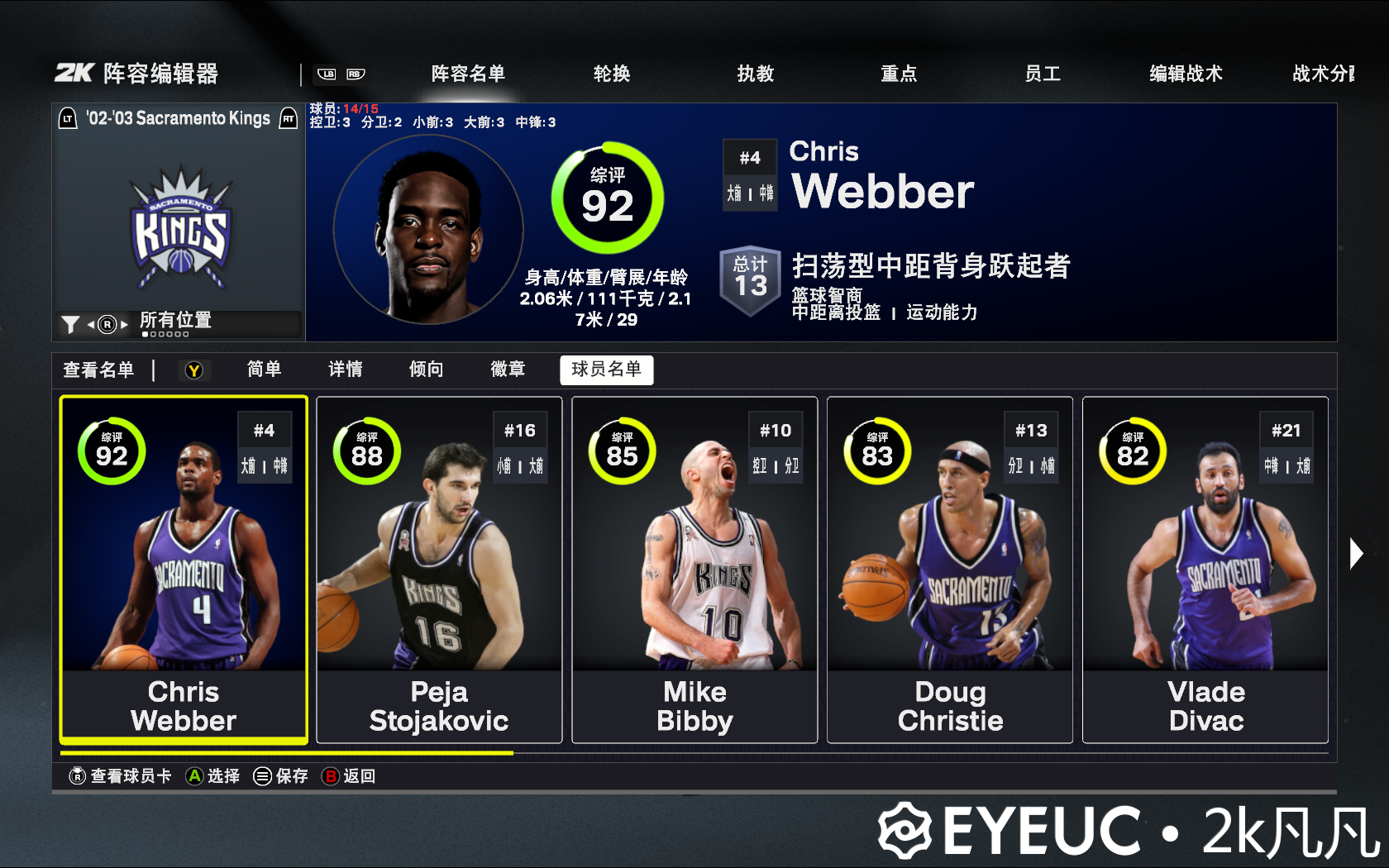Pick the Mike Bibby player card
The width and height of the screenshot is (1389, 868).
click(694, 570)
